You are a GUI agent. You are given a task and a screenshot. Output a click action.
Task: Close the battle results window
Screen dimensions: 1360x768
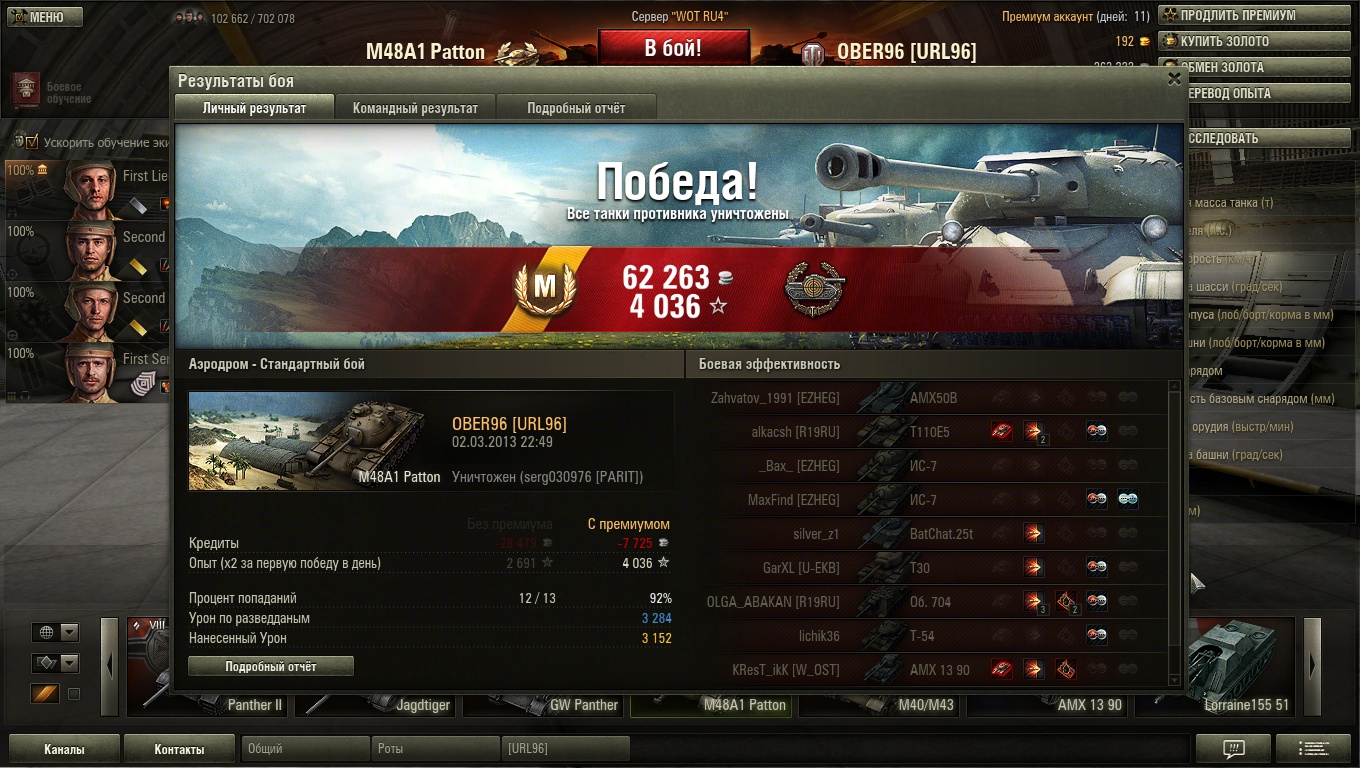pos(1174,80)
